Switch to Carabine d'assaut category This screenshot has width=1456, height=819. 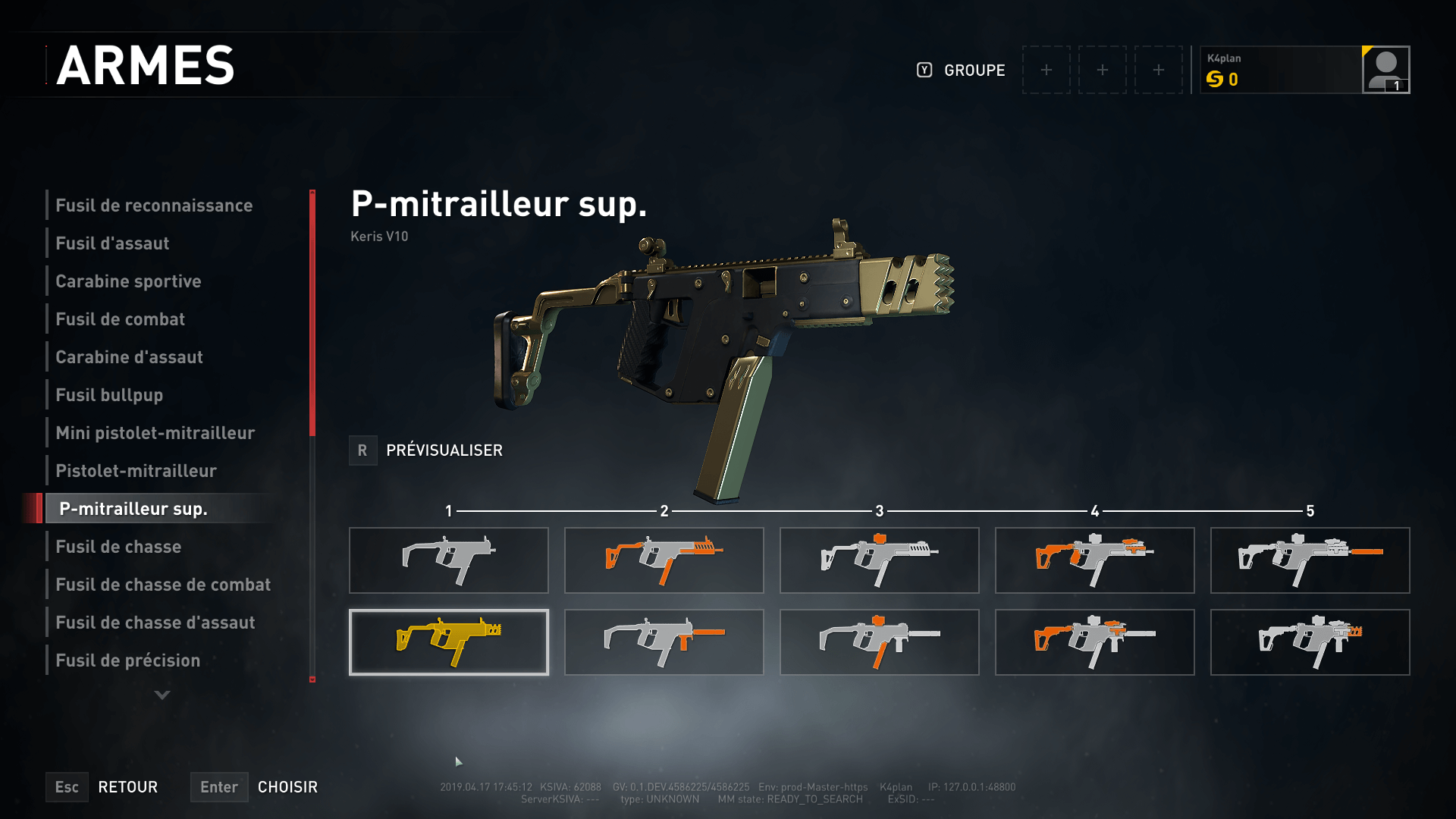(x=129, y=357)
